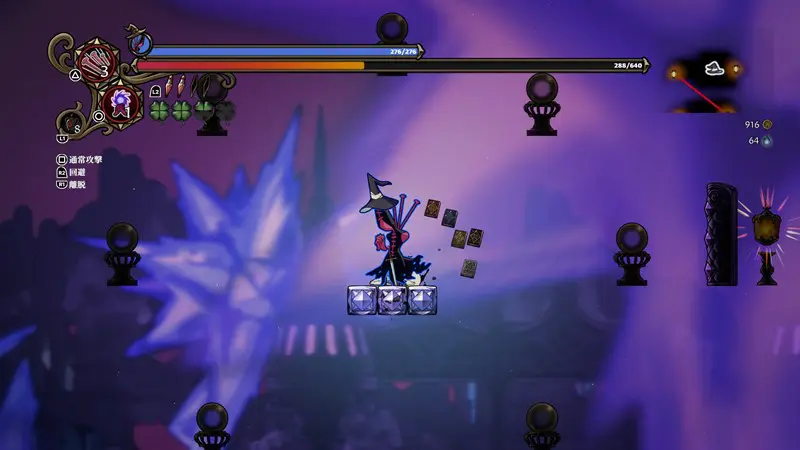
Task: Click the first four-leaf clover icon
Action: pos(160,109)
